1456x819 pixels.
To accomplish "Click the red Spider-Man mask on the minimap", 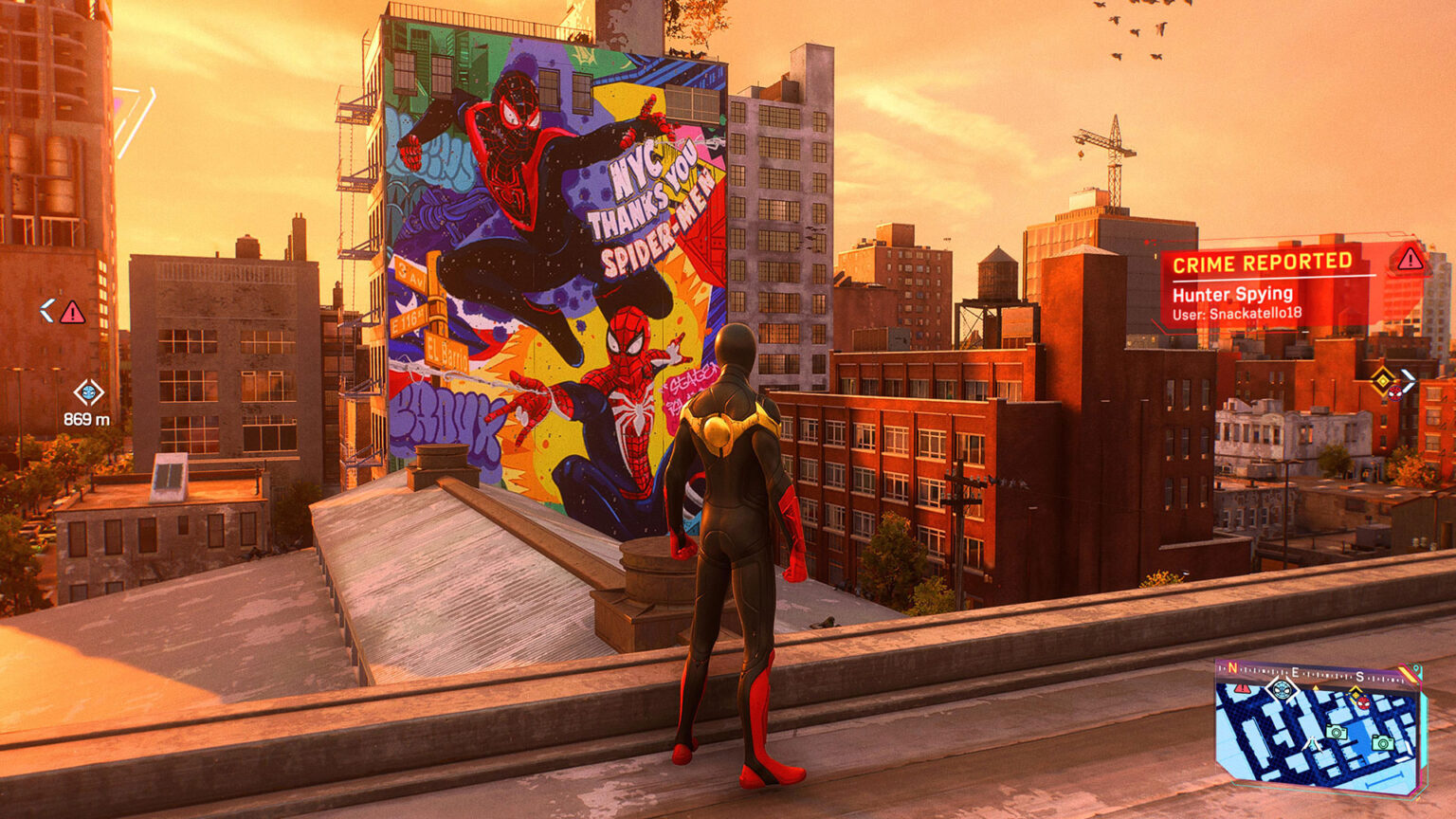I will tap(1362, 702).
